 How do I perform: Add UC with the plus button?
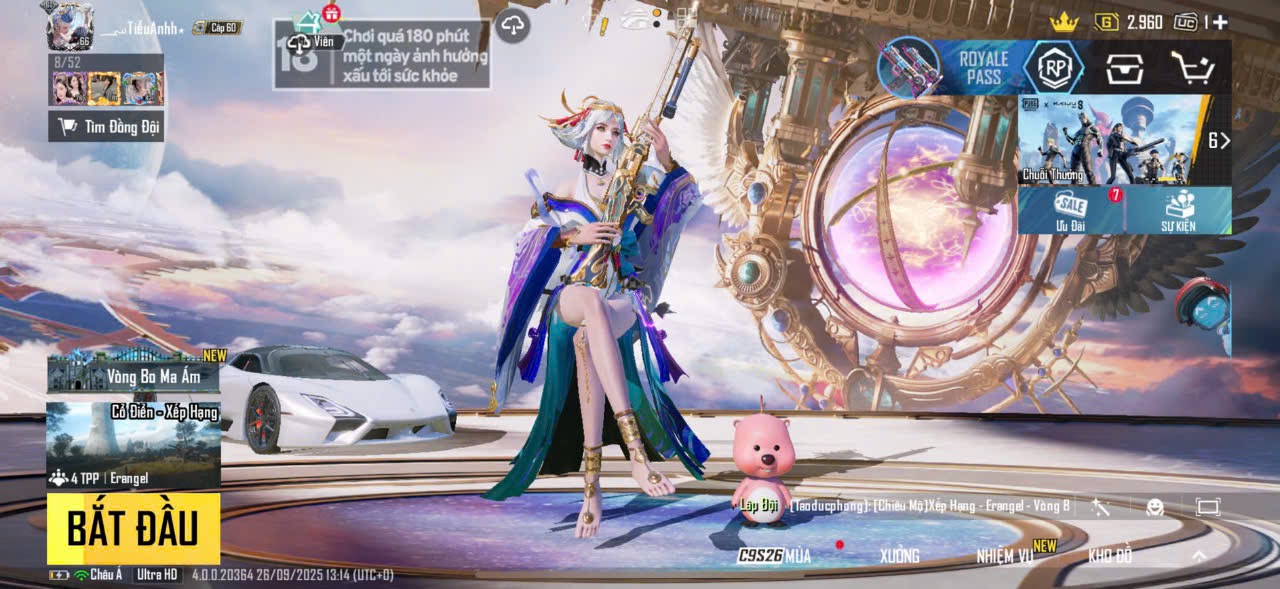coord(1220,22)
